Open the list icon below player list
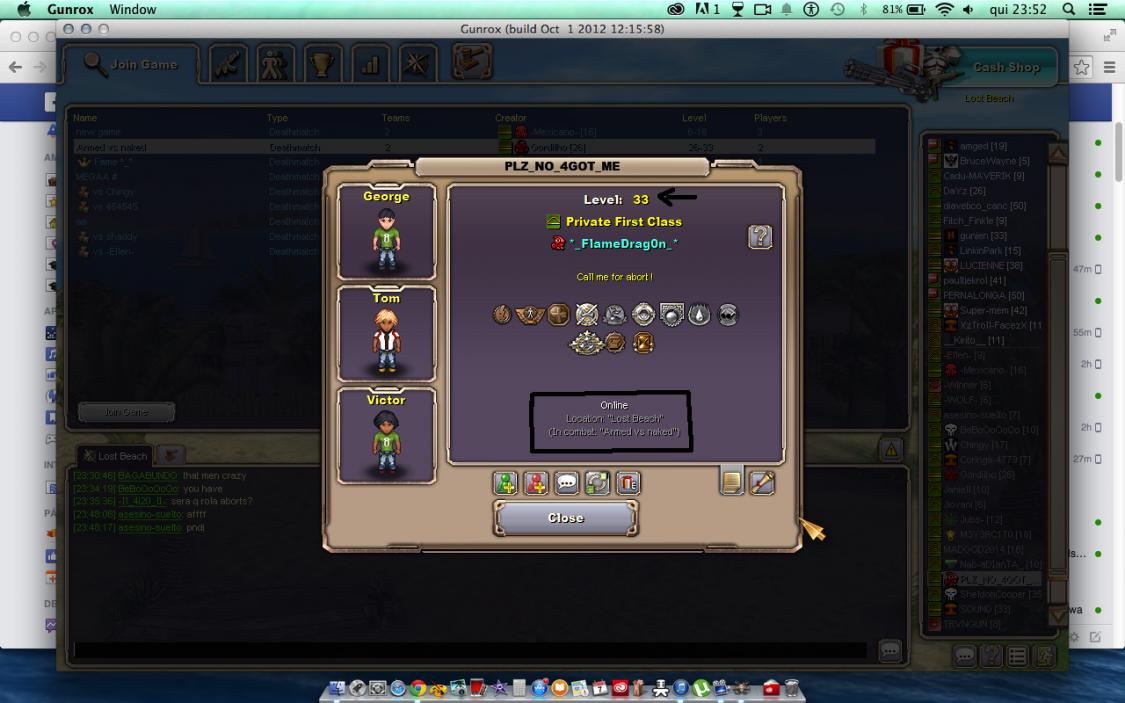 pyautogui.click(x=1018, y=657)
